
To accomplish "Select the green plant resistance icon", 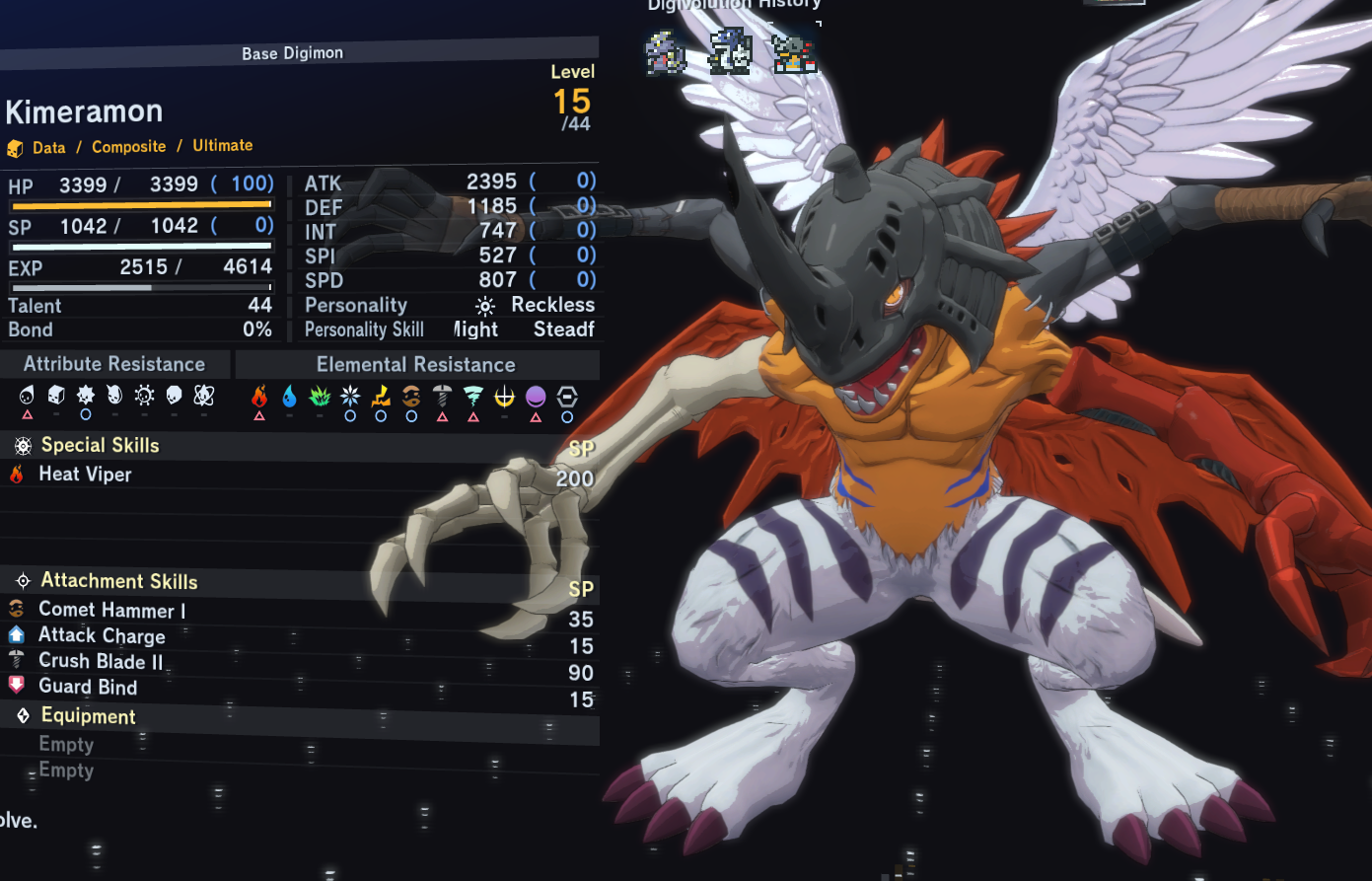I will tap(320, 397).
